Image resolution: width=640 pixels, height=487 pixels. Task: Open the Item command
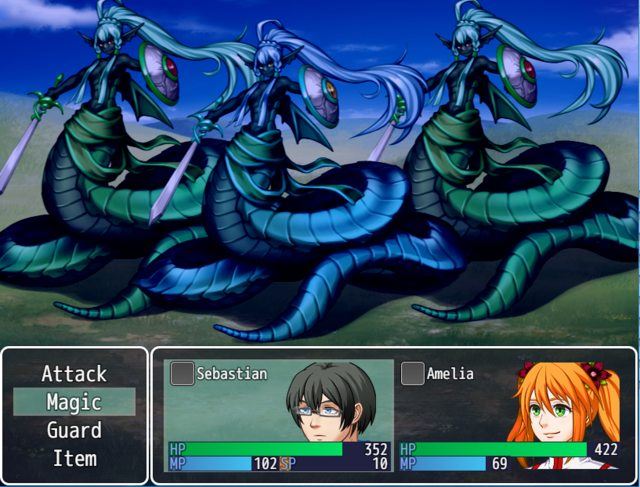click(74, 458)
